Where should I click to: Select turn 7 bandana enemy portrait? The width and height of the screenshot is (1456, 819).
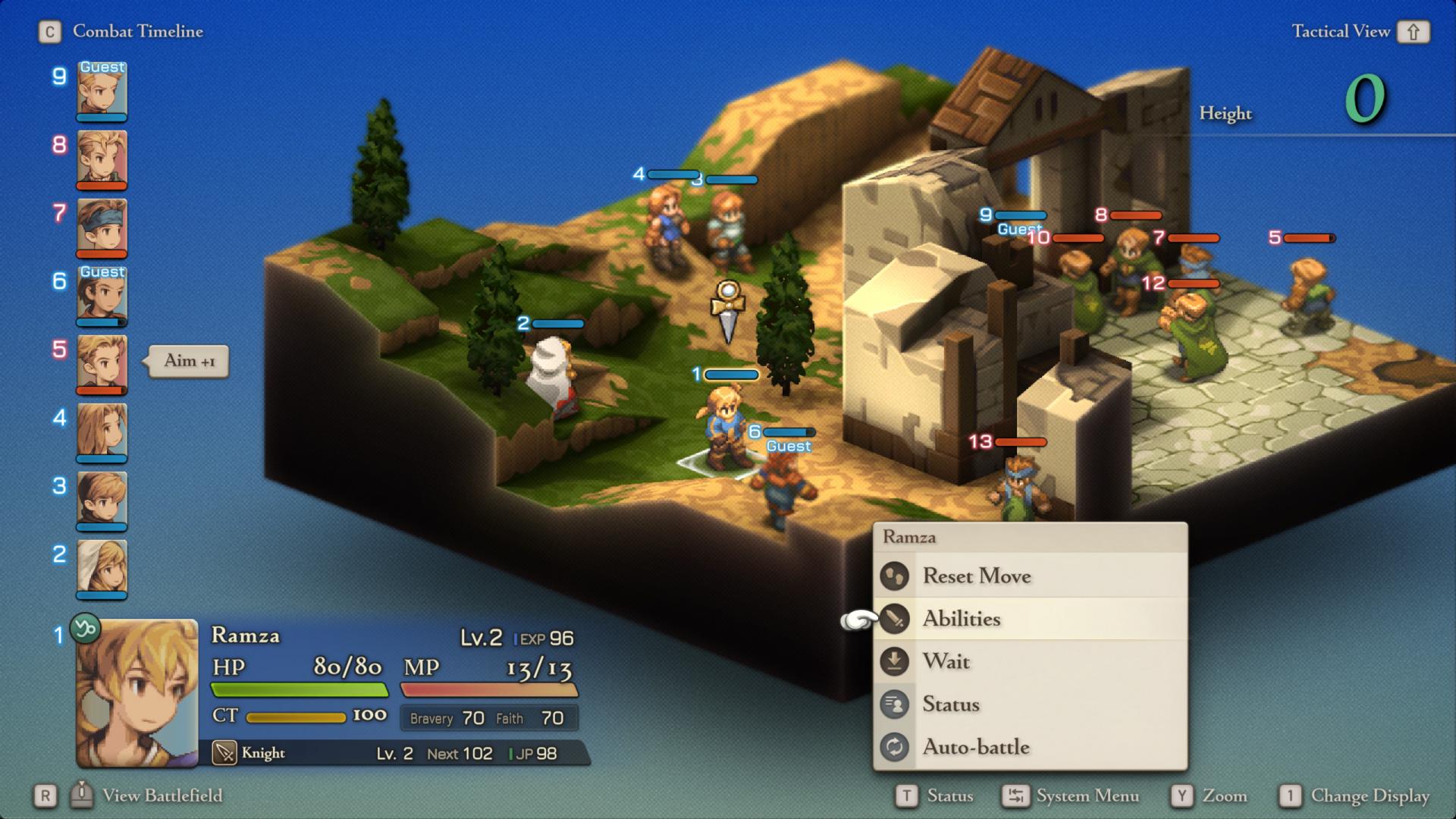[102, 227]
